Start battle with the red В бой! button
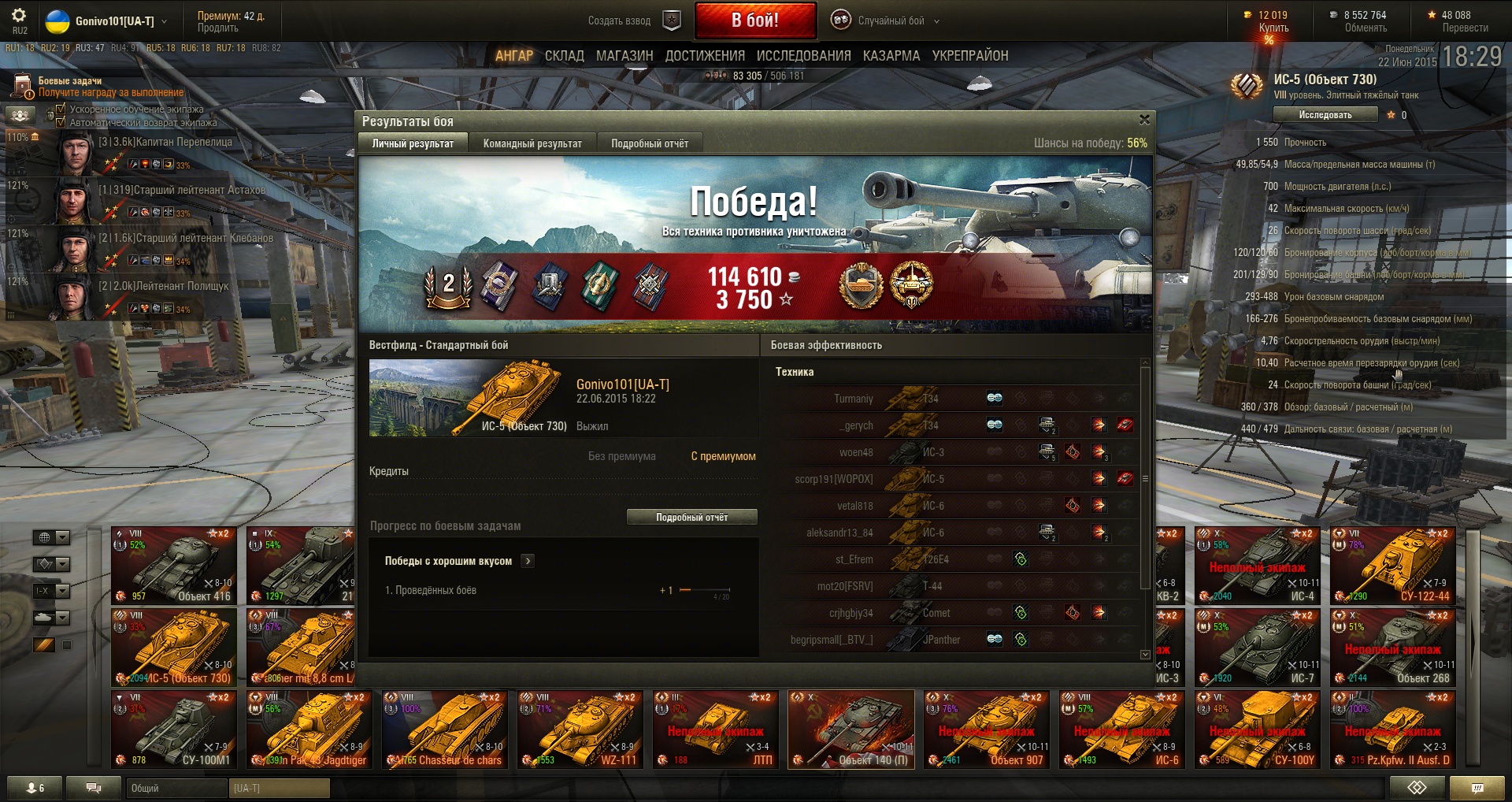The image size is (1512, 802). point(754,20)
